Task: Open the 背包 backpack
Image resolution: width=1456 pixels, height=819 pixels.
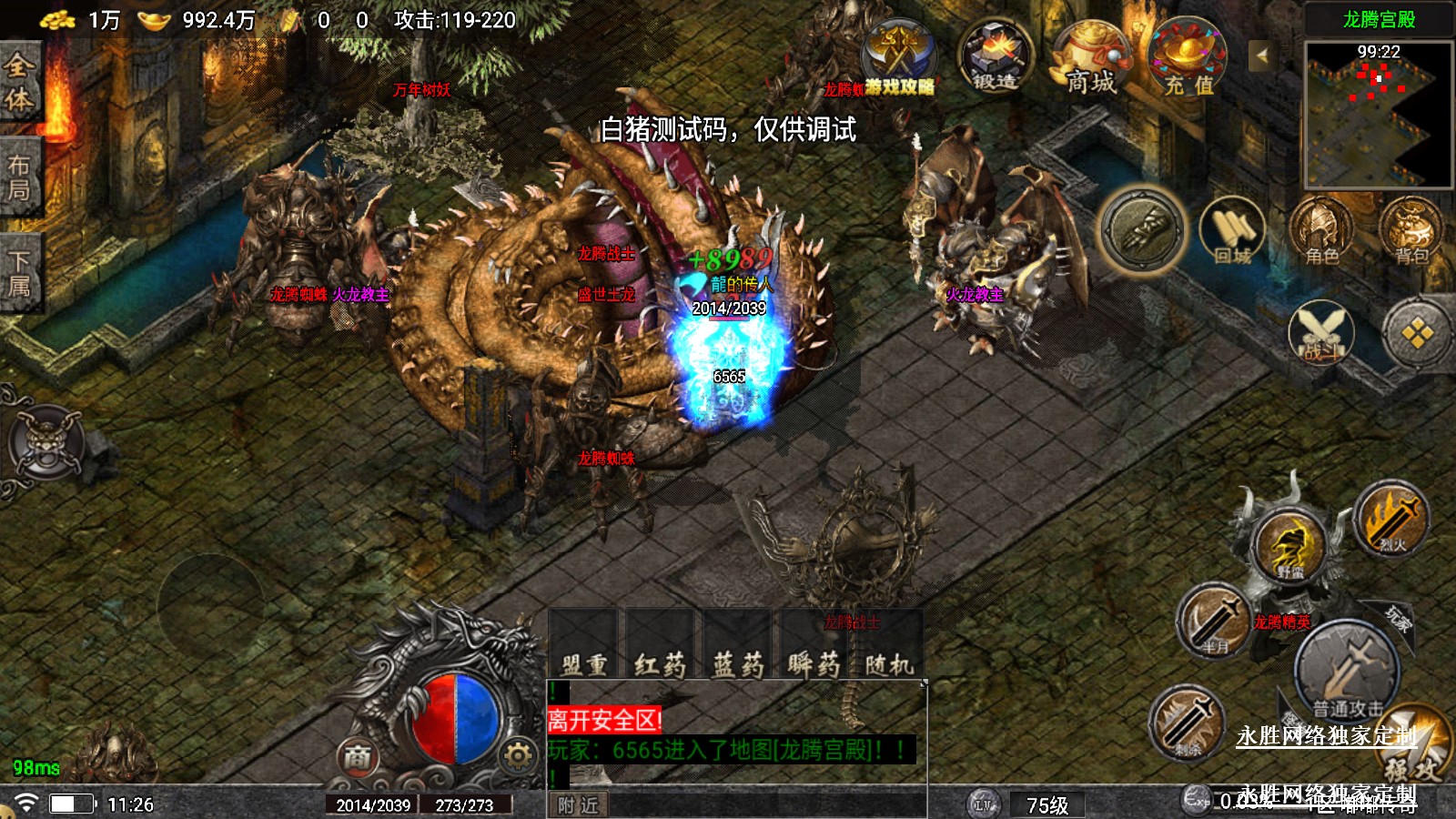Action: [x=1410, y=233]
